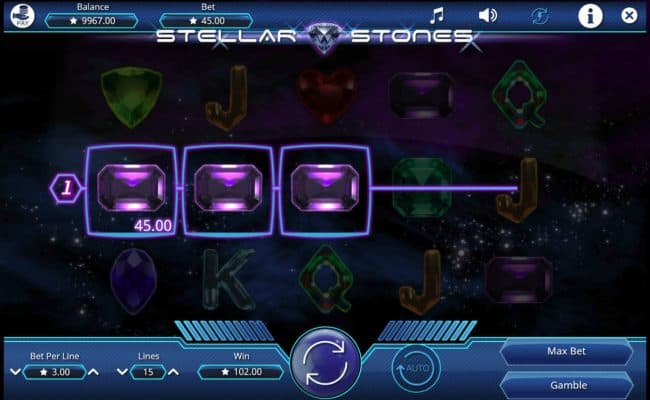Select the payline 1 hexagon marker

coord(68,186)
